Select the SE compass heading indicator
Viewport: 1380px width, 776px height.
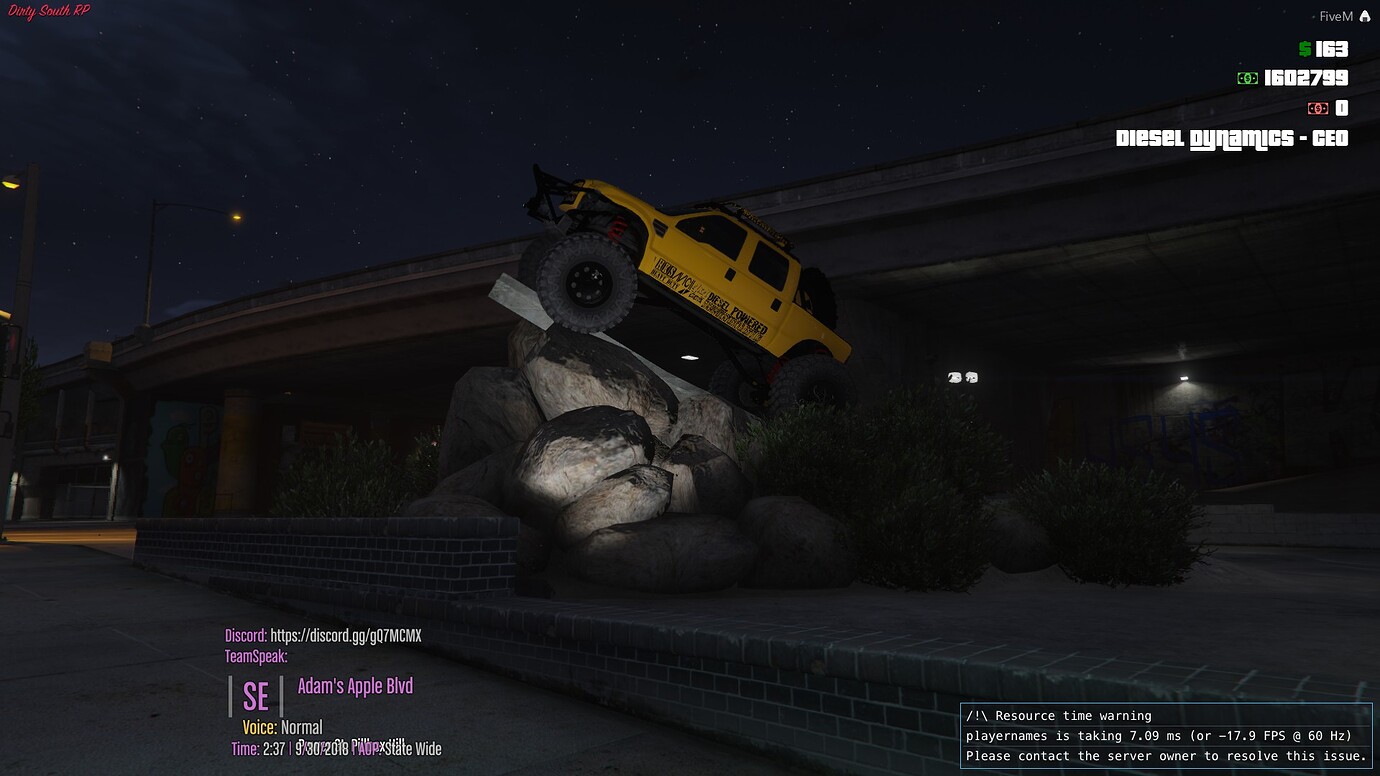coord(255,696)
